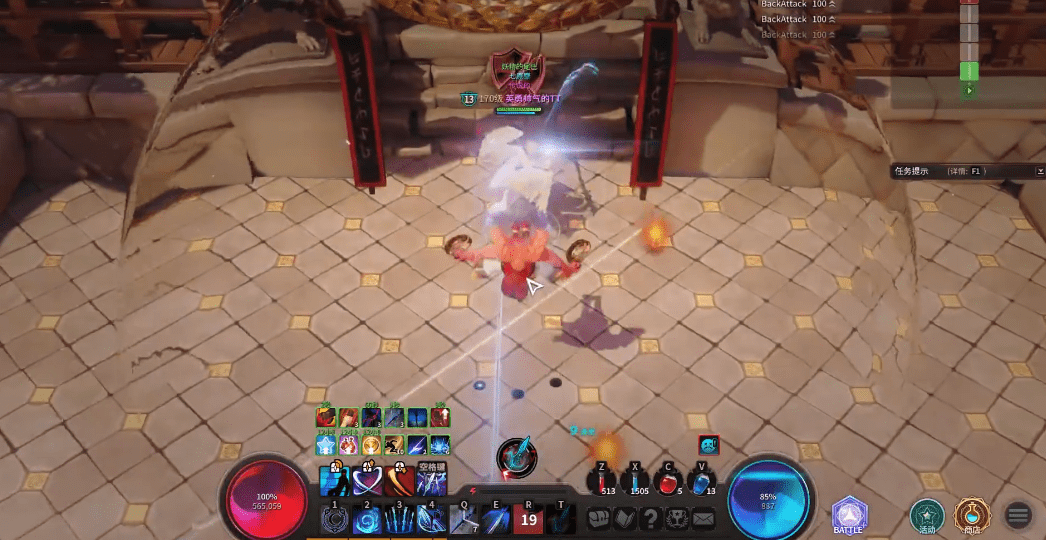Viewport: 1046px width, 540px height.
Task: Activate the blue swirl skill on slot 2
Action: click(x=366, y=520)
